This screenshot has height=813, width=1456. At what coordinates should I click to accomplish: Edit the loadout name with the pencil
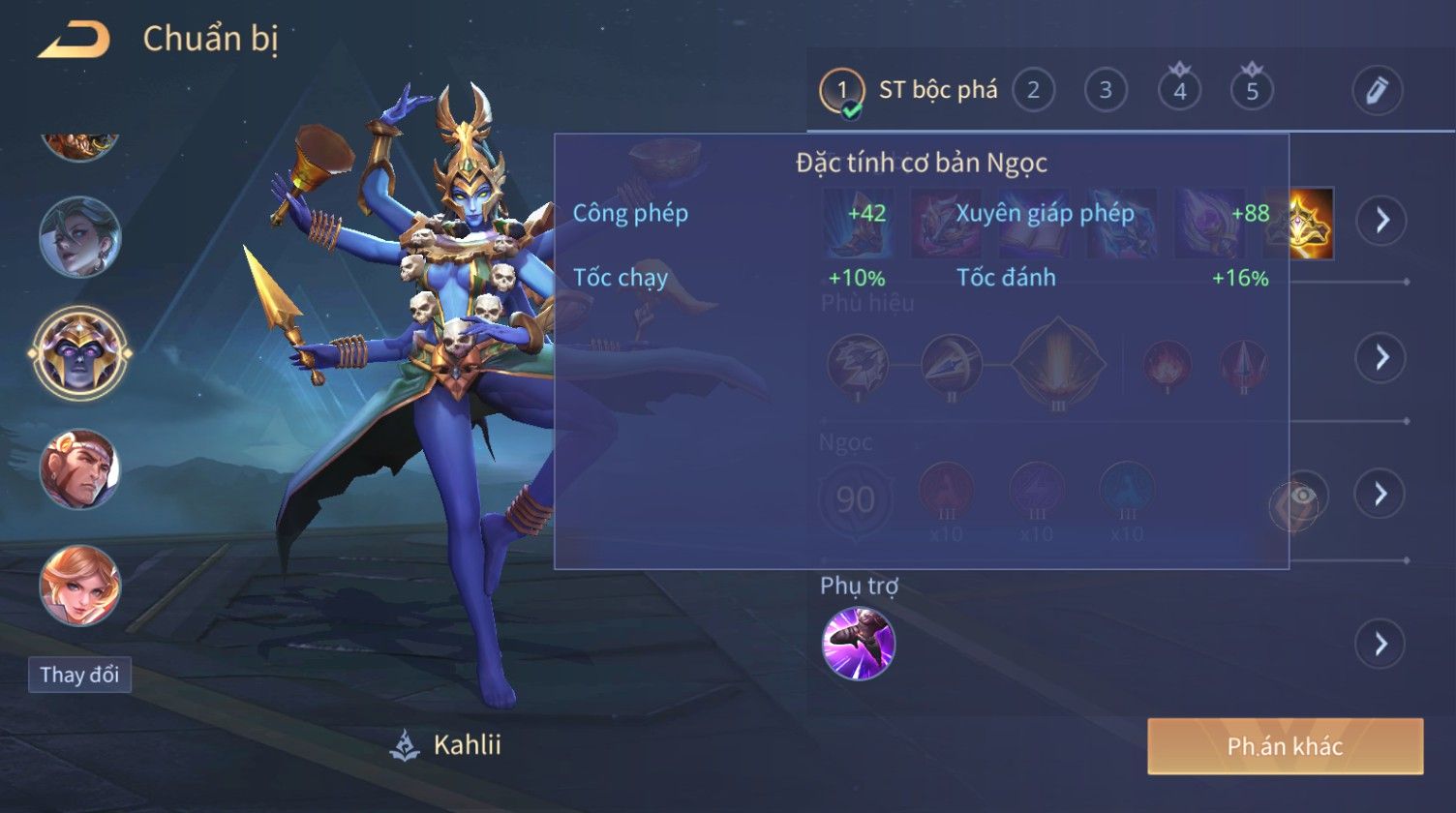[x=1377, y=91]
